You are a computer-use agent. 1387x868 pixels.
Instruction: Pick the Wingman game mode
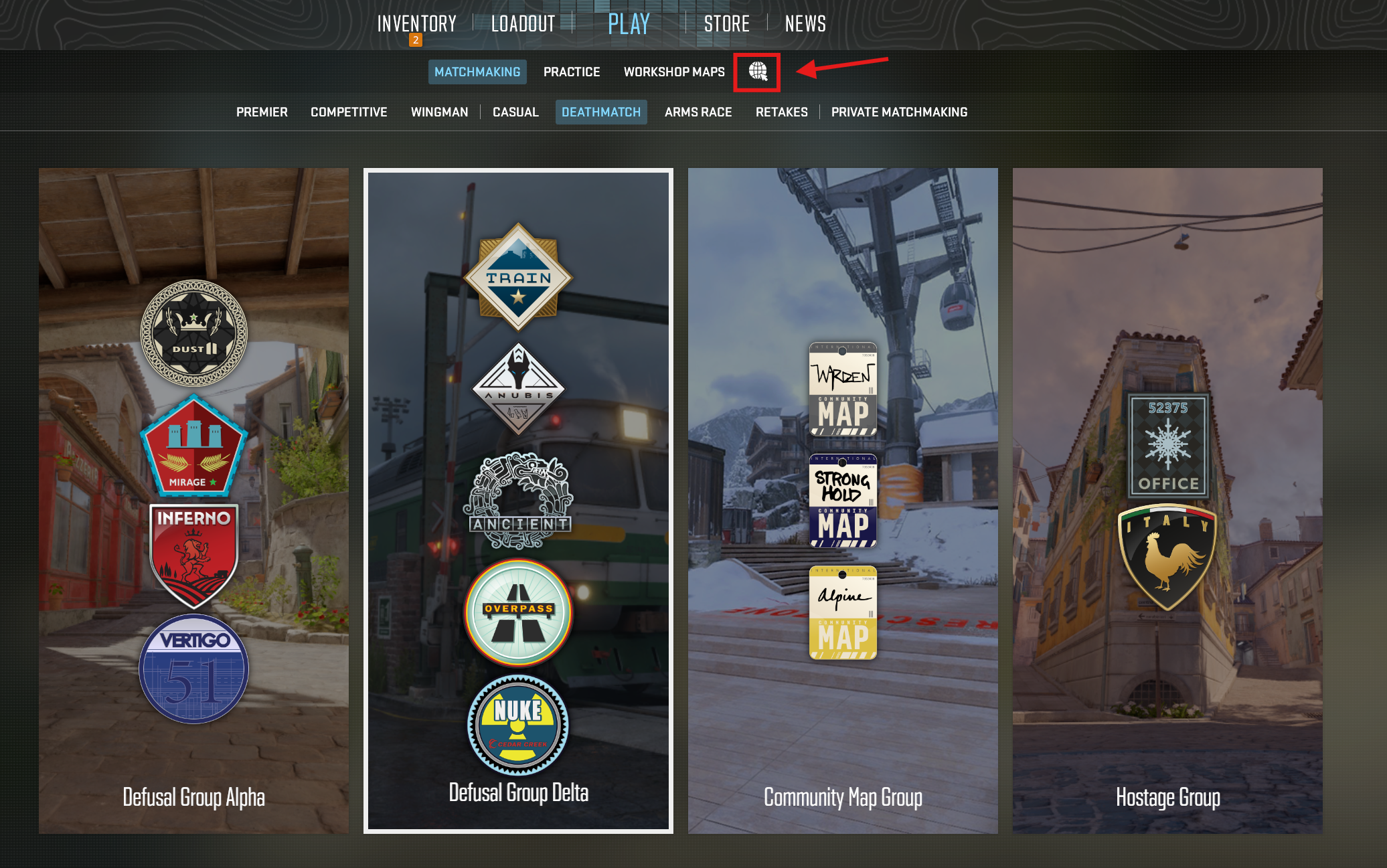coord(439,112)
